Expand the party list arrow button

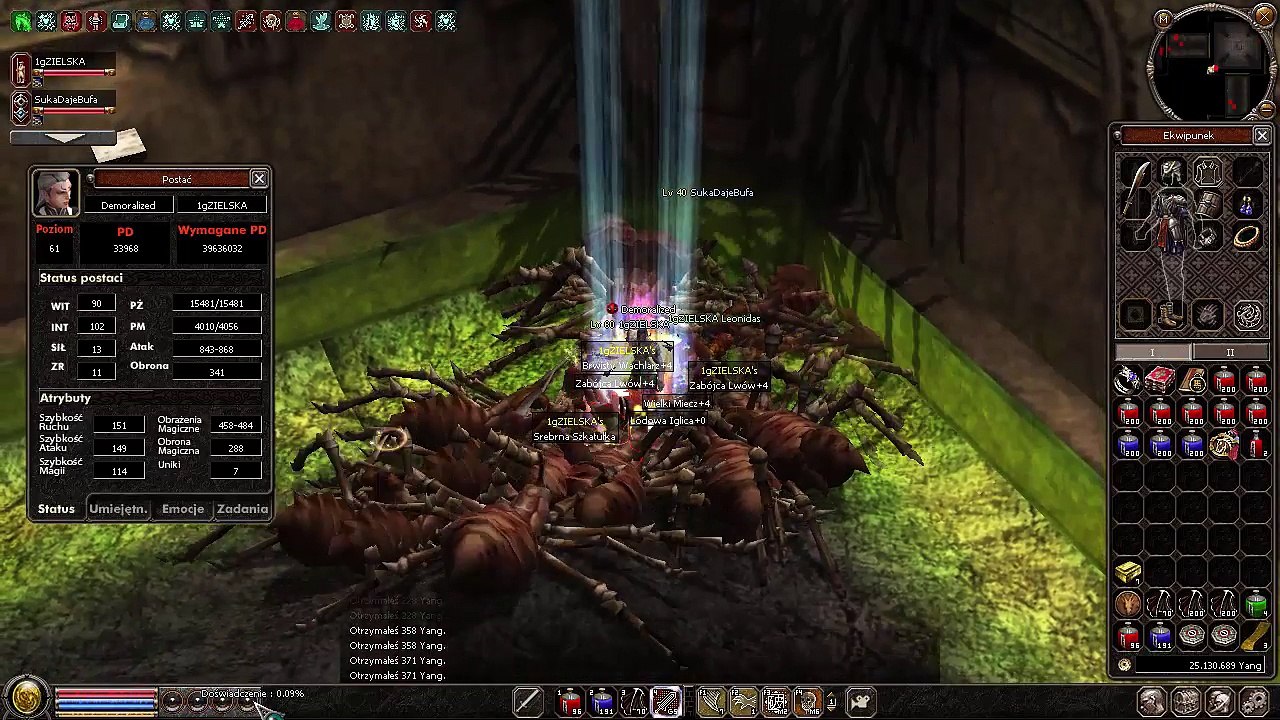coord(64,137)
